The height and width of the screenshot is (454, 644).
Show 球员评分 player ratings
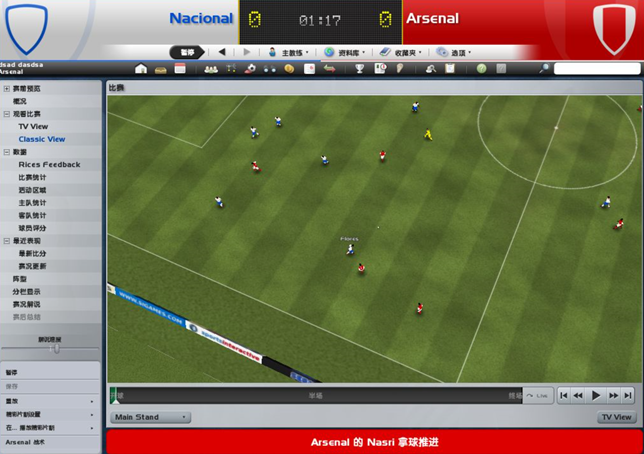point(32,228)
